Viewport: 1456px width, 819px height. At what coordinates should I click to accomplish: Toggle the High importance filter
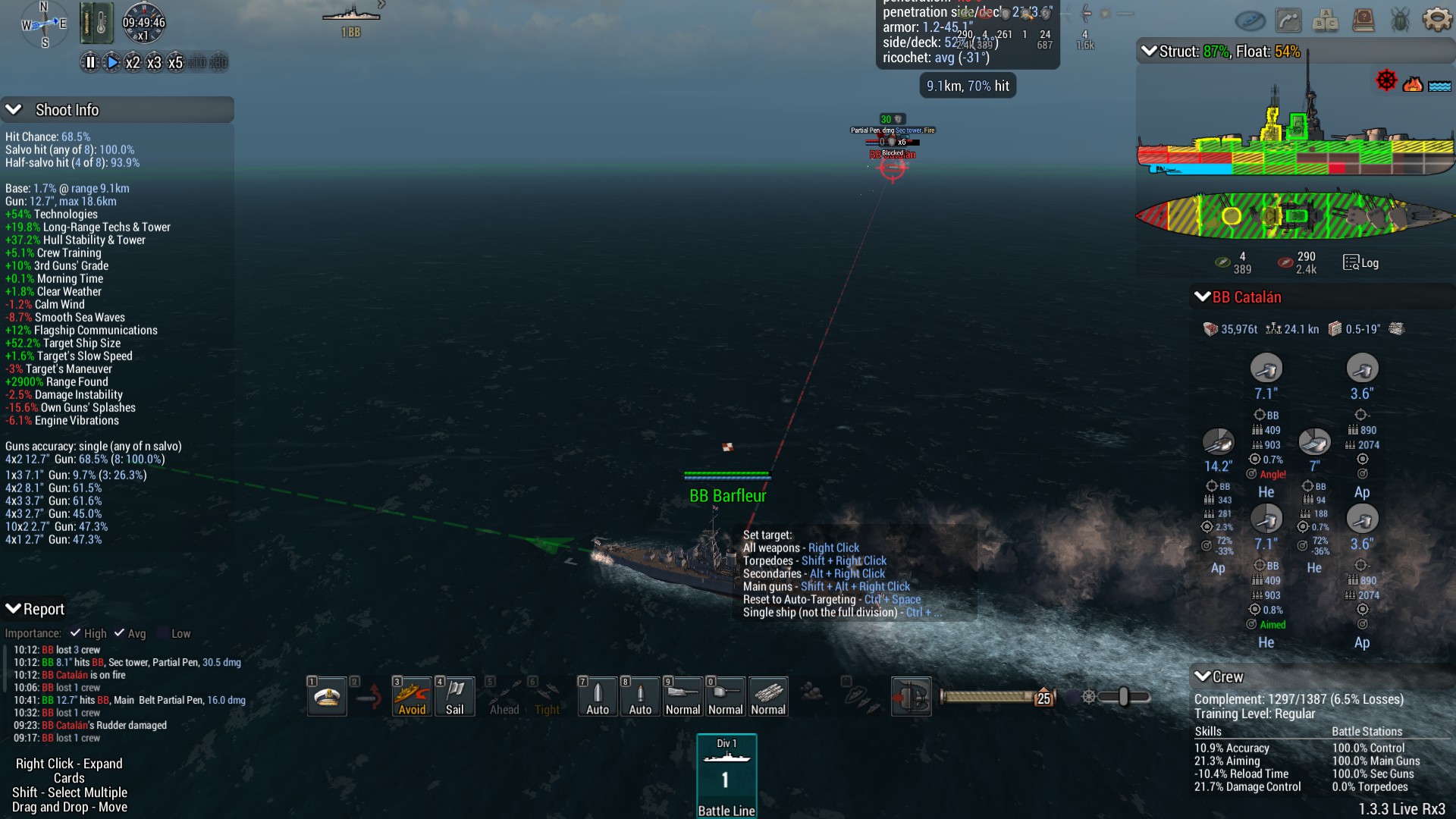(x=76, y=633)
